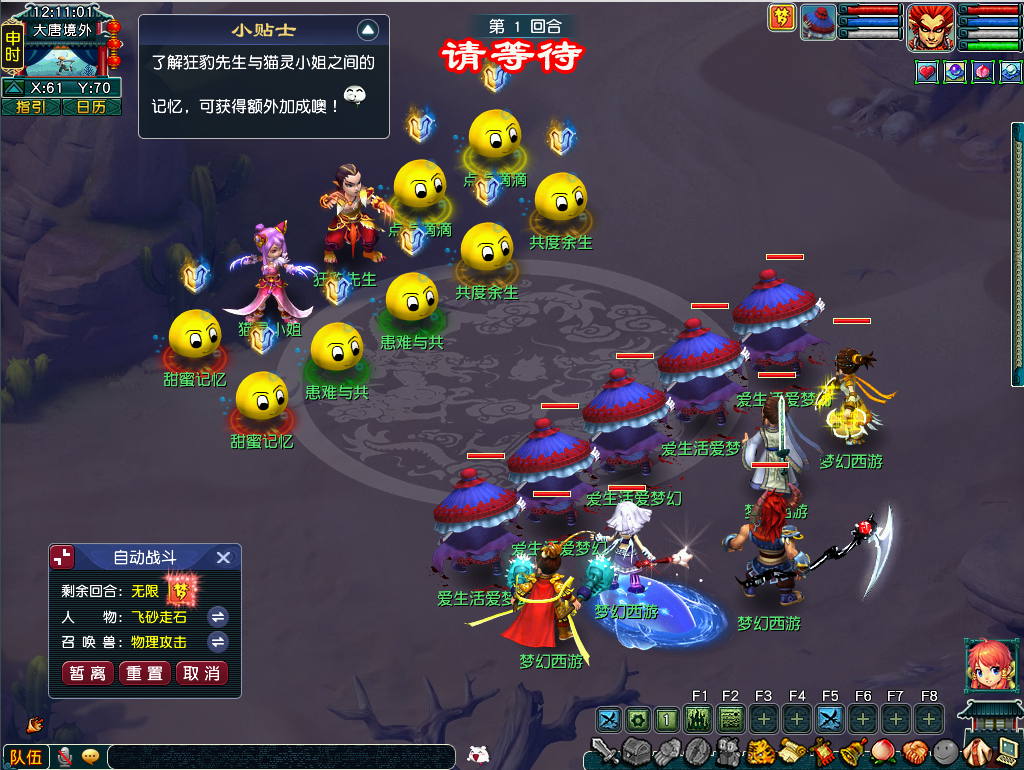Close the 自动战斗 auto-battle panel
The image size is (1024, 770).
[x=224, y=558]
